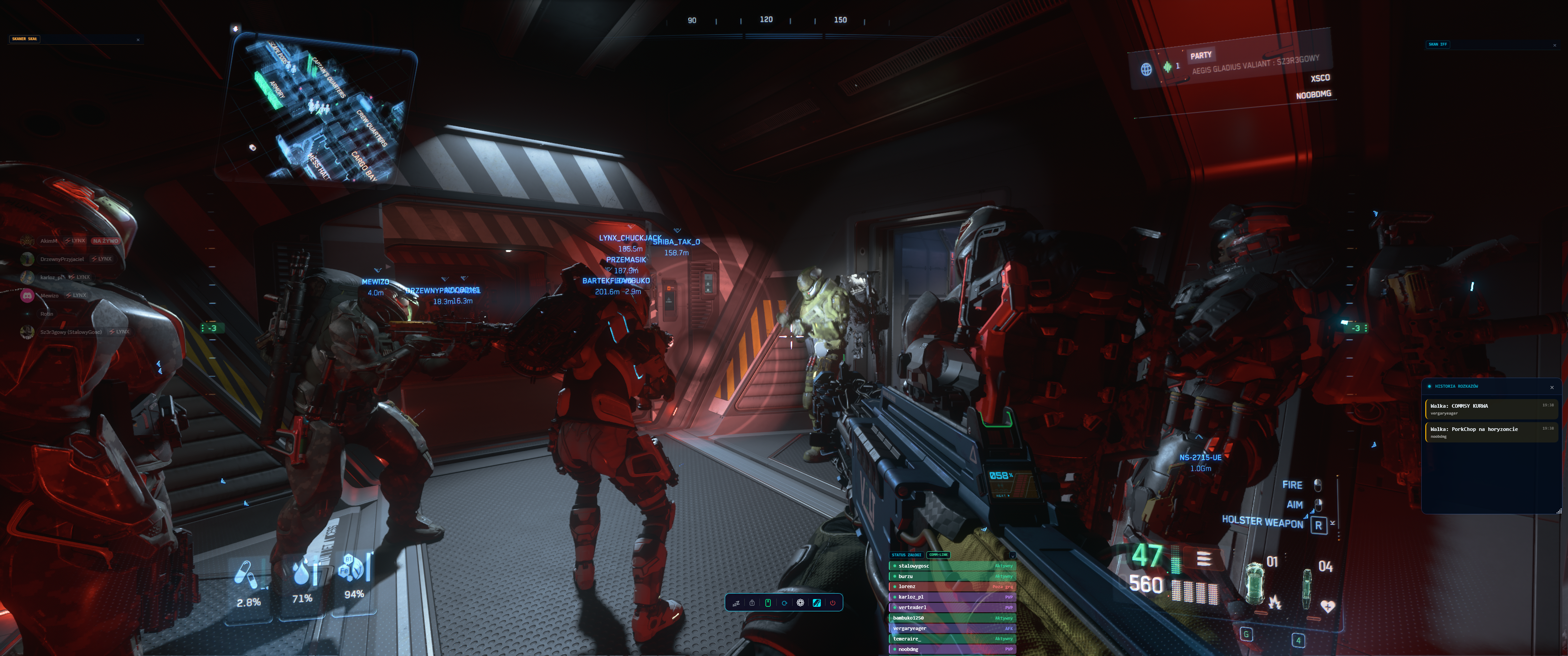Click the sleep zzz icon in overlay toolbar
This screenshot has width=1568, height=656.
coord(736,603)
